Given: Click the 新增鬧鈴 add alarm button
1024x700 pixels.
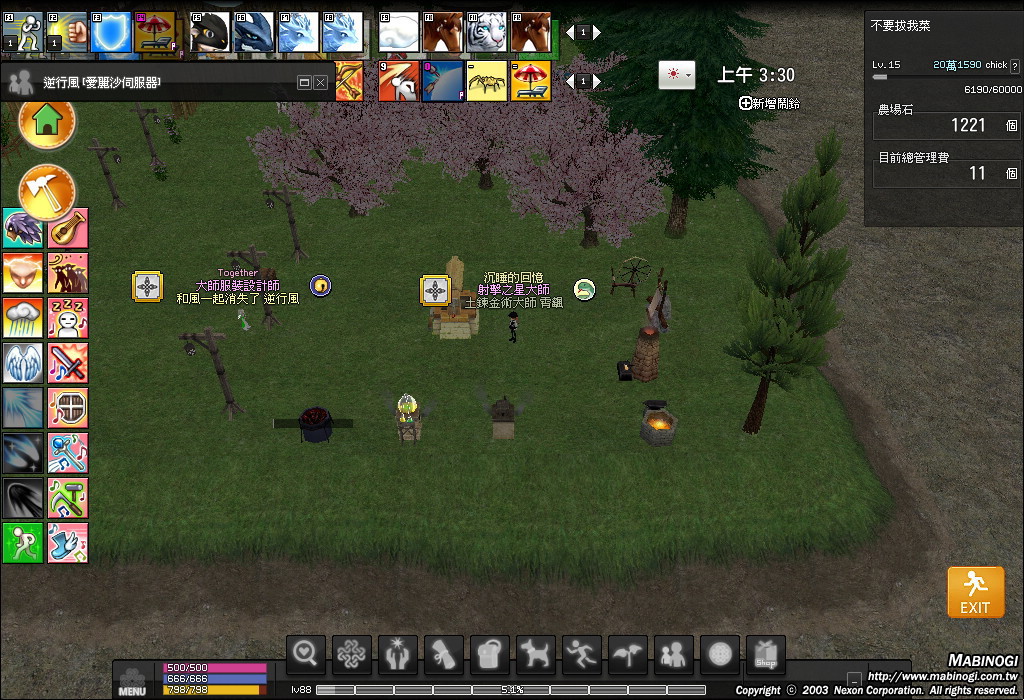Looking at the screenshot, I should [769, 103].
